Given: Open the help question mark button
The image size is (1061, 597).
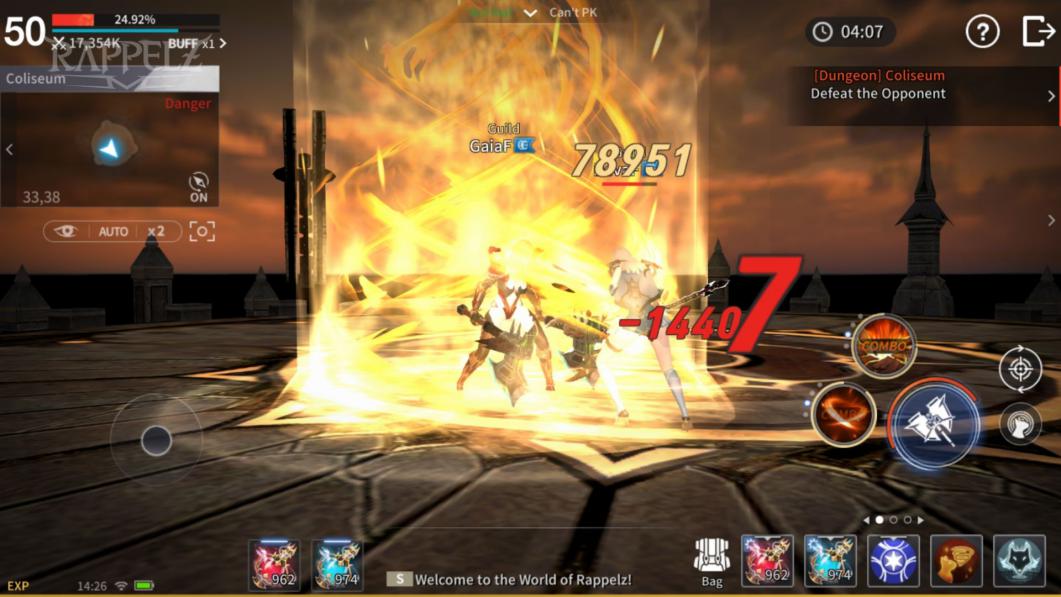Looking at the screenshot, I should click(982, 32).
